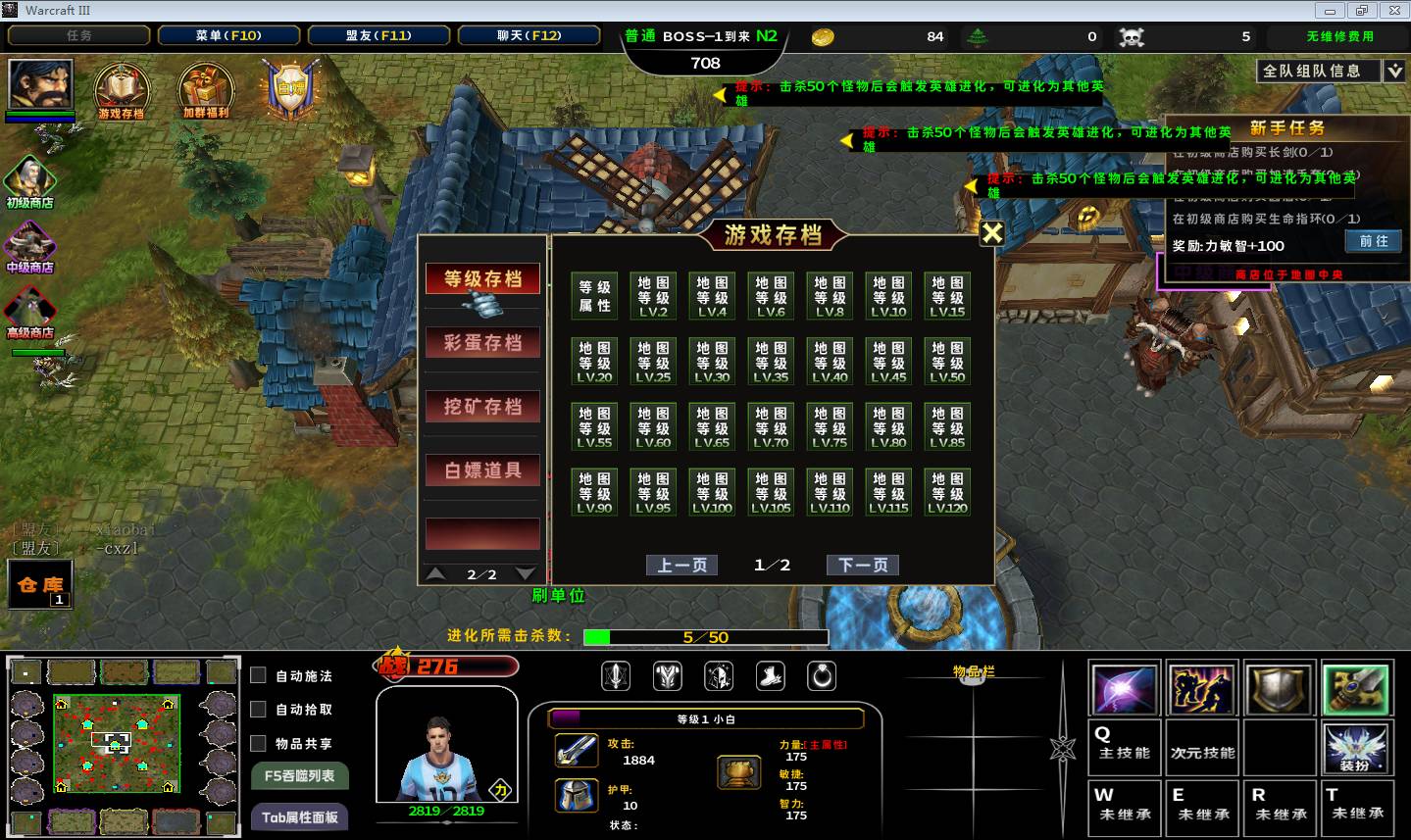This screenshot has width=1411, height=840.
Task: Switch to the 彩蛋存档 tab
Action: (482, 343)
